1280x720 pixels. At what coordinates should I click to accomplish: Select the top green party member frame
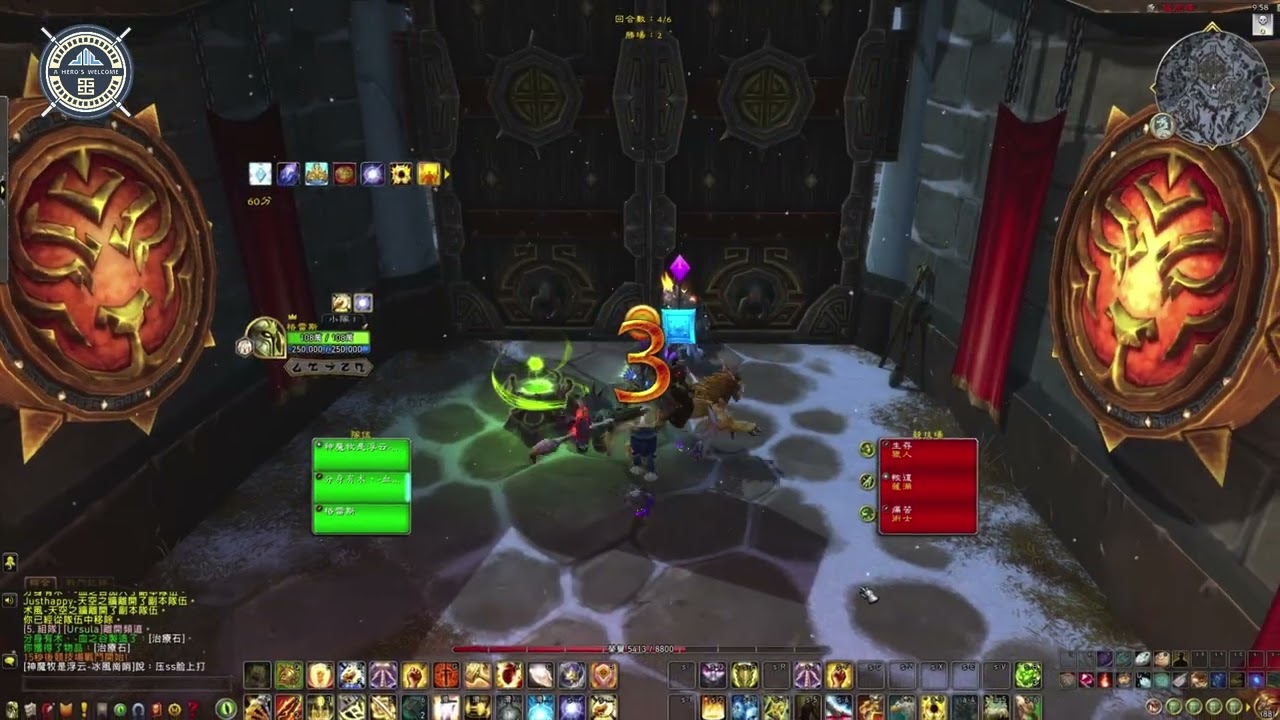pyautogui.click(x=361, y=454)
